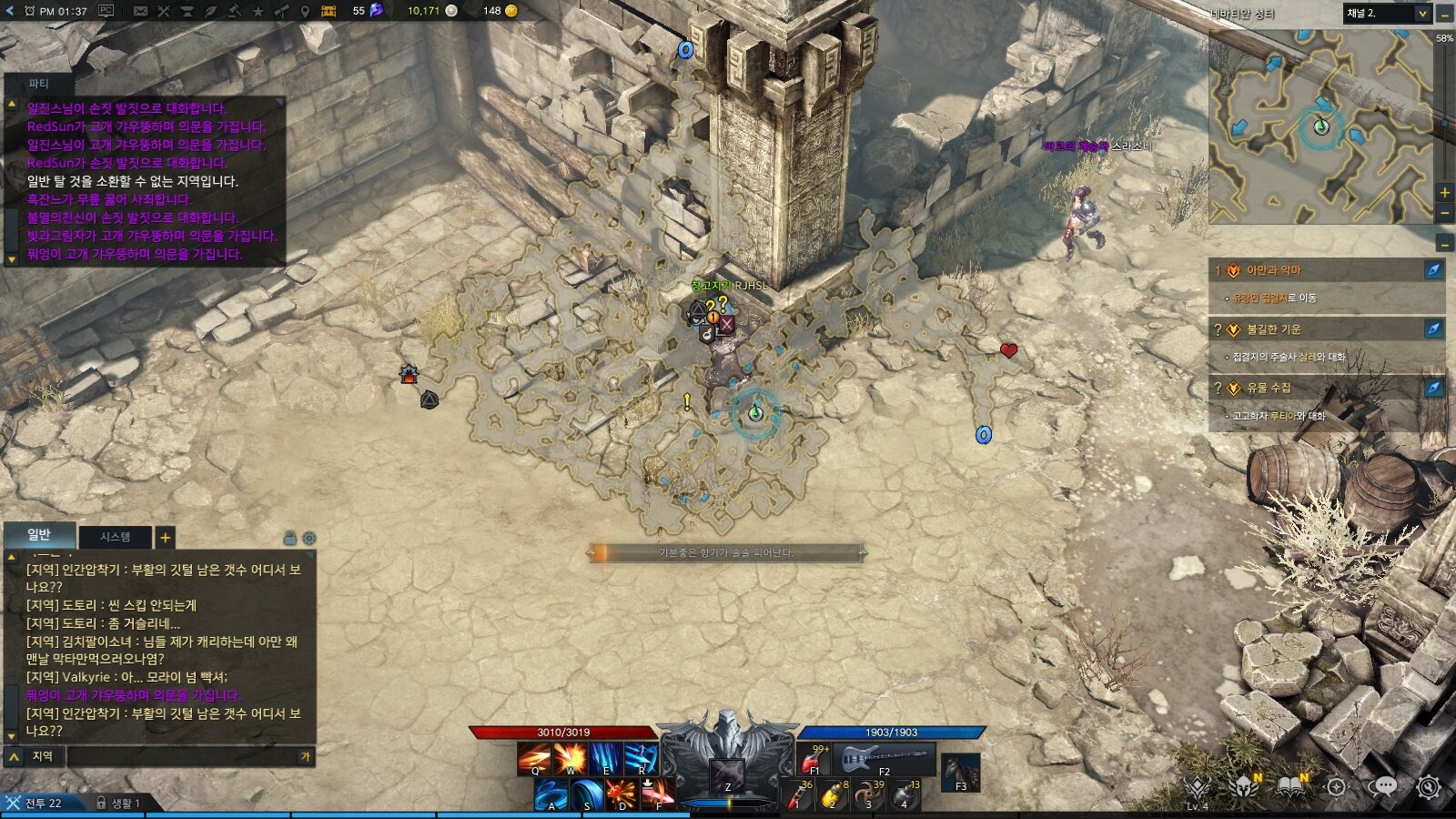The height and width of the screenshot is (819, 1456).
Task: Click the chat message input field
Action: 182,756
